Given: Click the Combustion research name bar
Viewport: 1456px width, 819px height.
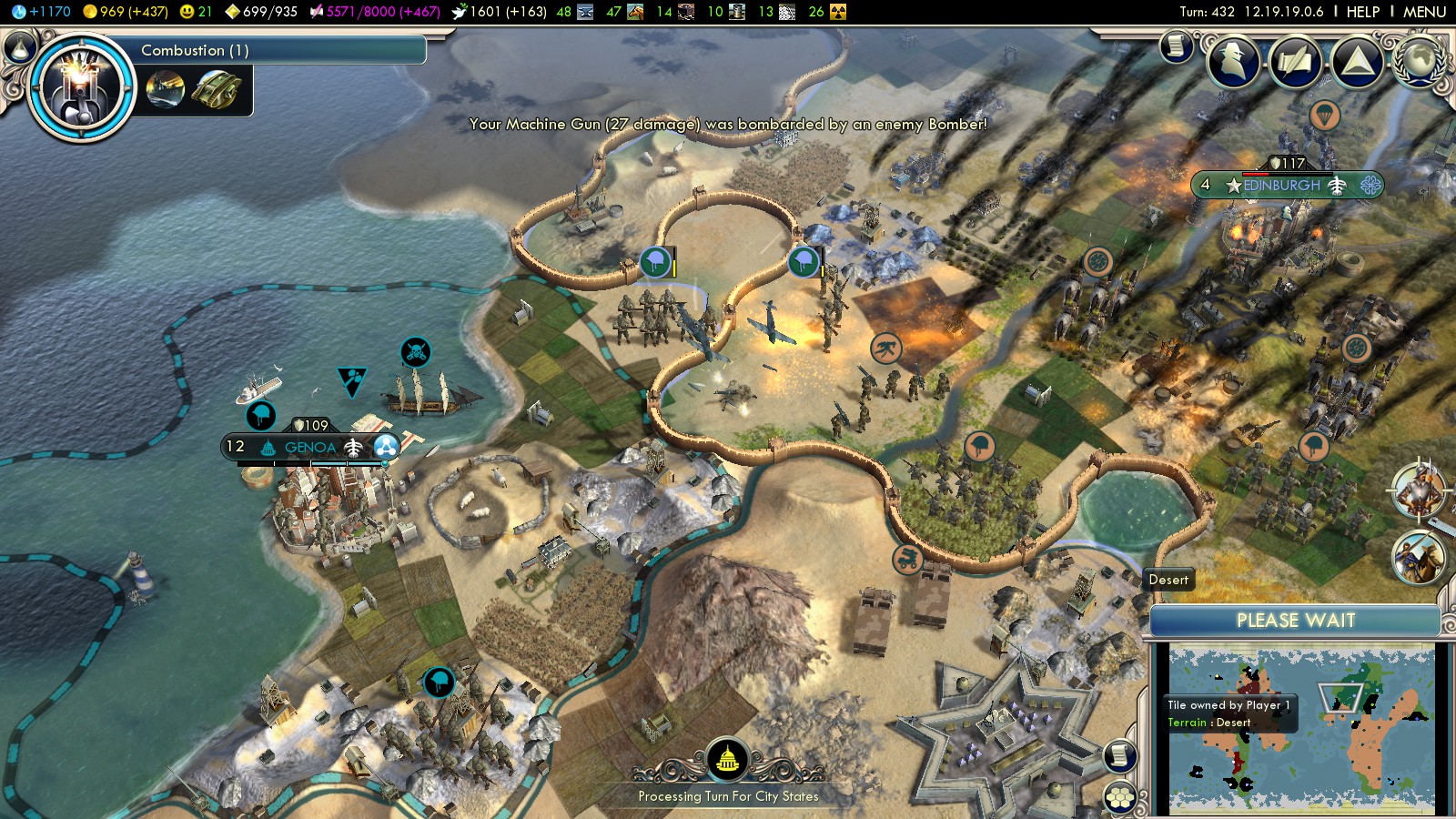Looking at the screenshot, I should (x=282, y=50).
